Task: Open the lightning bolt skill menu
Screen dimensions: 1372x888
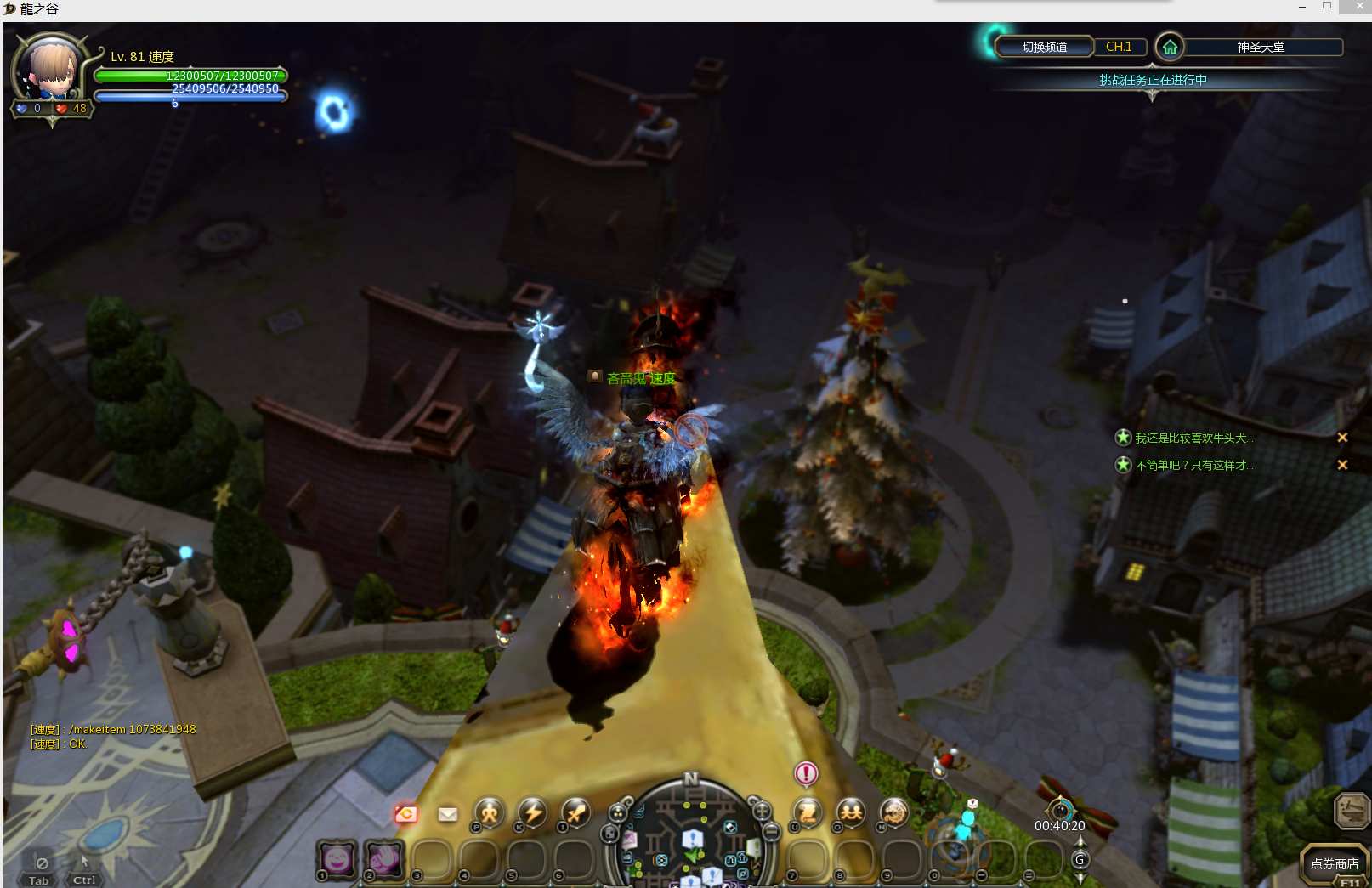Action: 533,812
